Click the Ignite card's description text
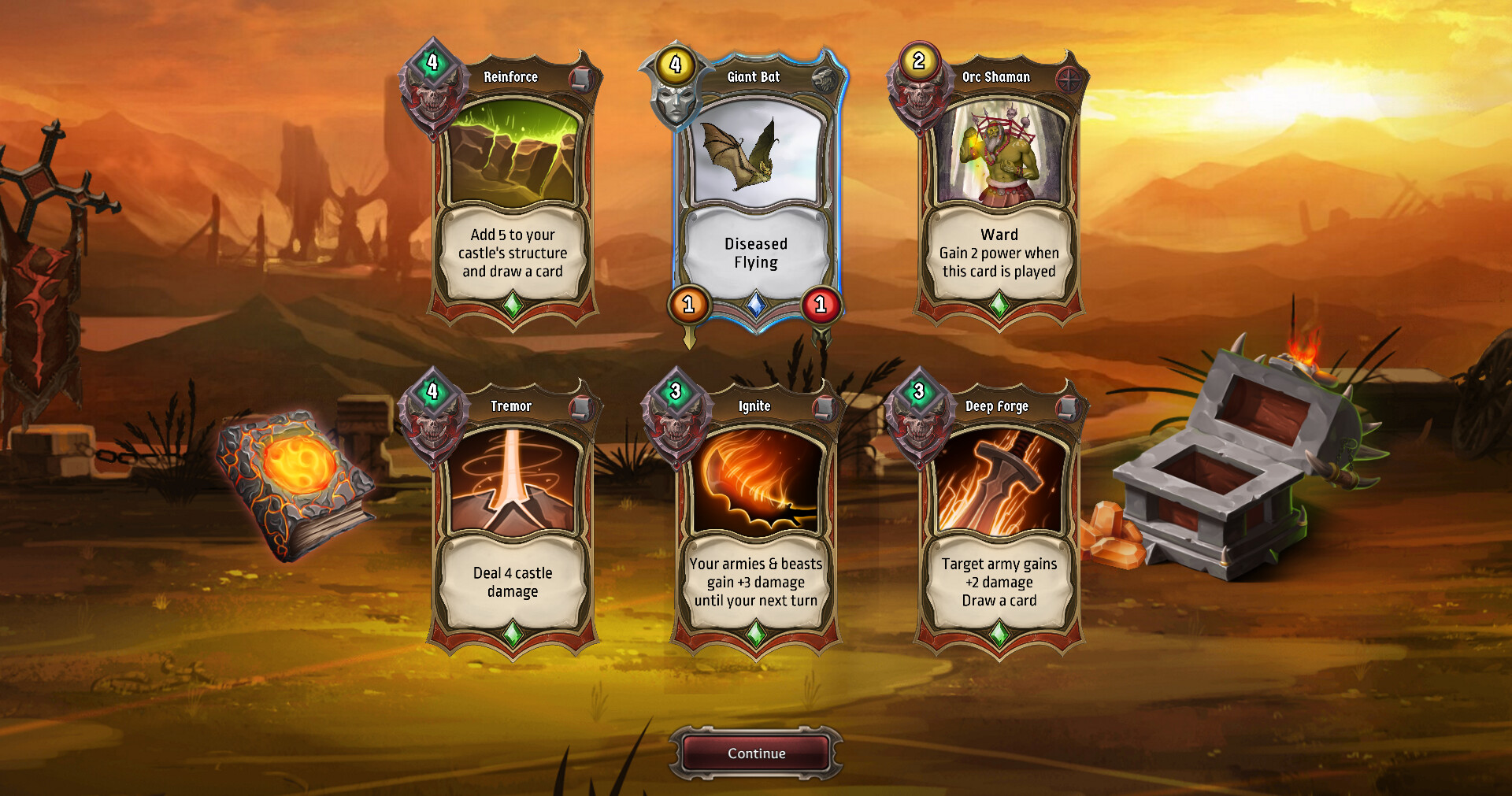Image resolution: width=1512 pixels, height=796 pixels. [755, 583]
